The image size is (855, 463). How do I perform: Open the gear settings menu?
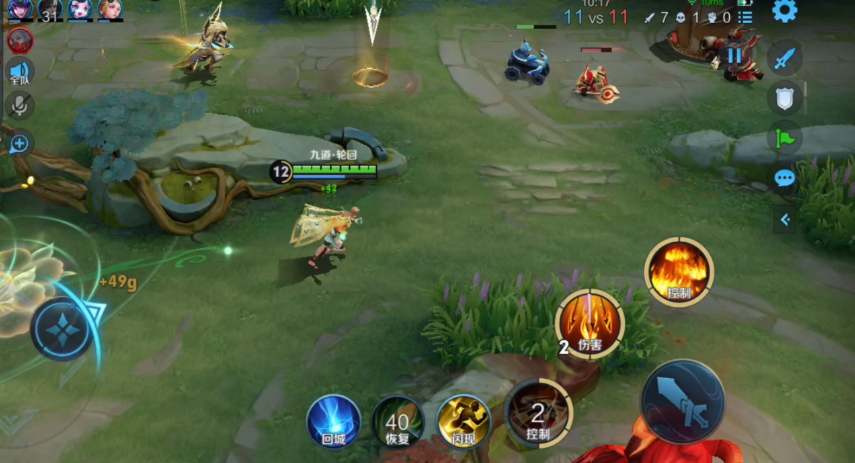point(785,12)
